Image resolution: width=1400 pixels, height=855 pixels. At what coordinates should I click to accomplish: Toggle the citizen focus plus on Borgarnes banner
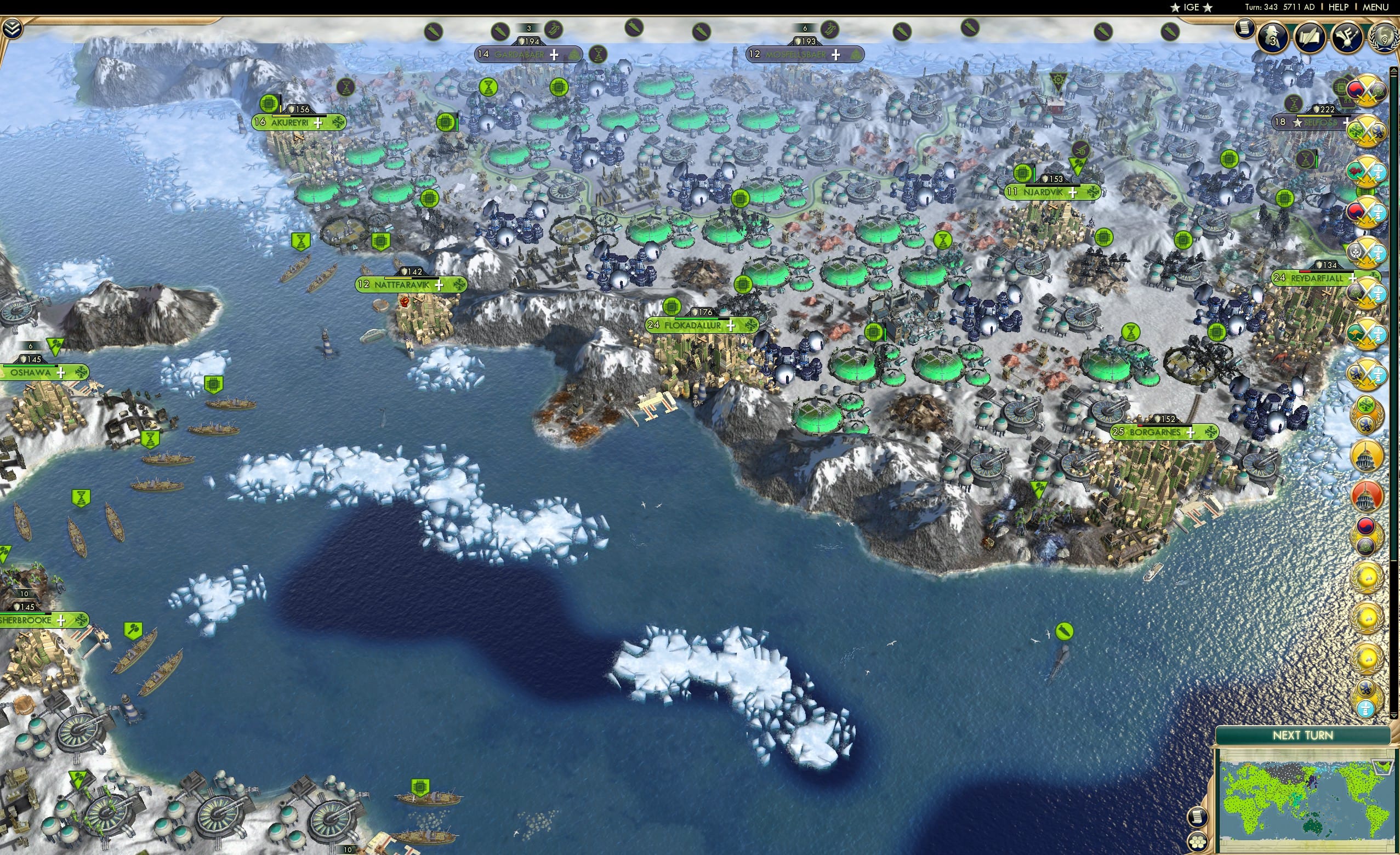pyautogui.click(x=1191, y=434)
